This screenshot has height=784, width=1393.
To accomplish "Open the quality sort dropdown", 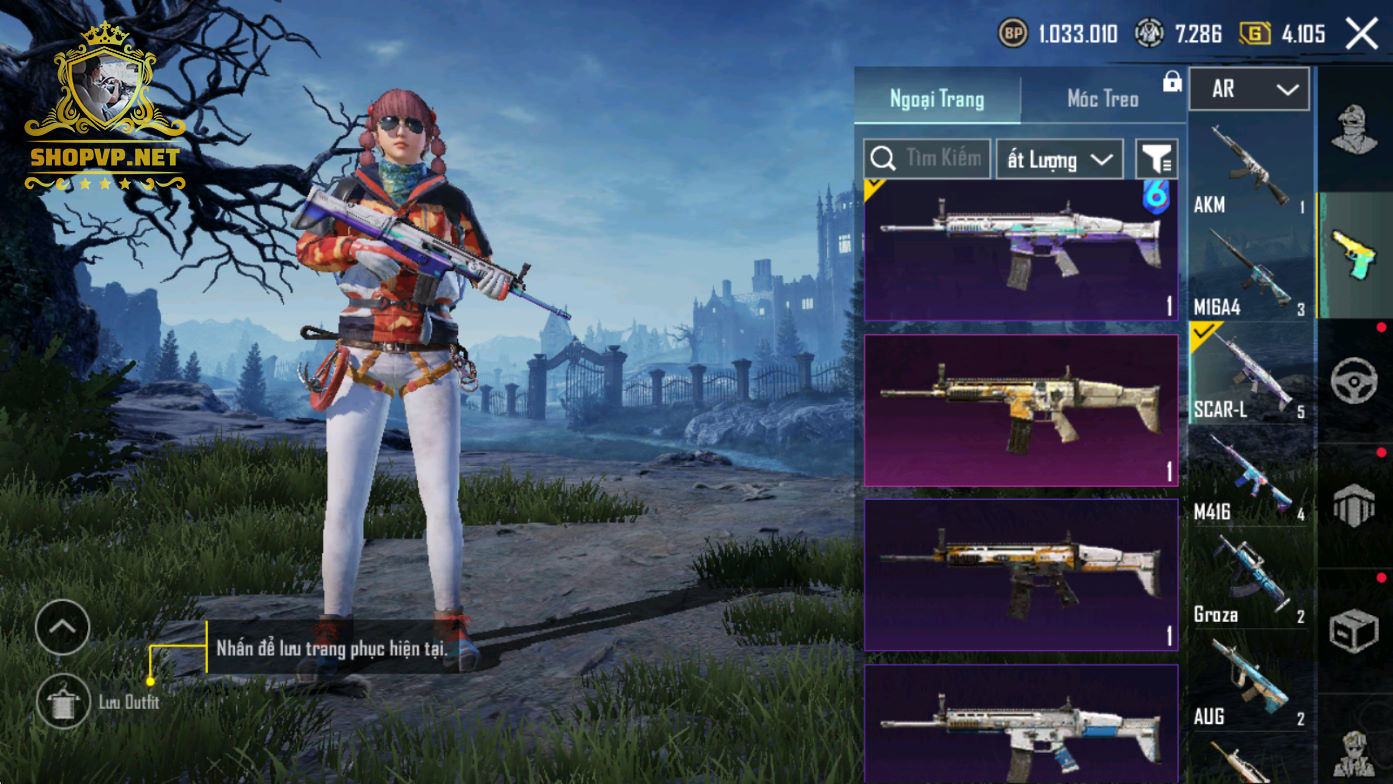I will [1059, 160].
